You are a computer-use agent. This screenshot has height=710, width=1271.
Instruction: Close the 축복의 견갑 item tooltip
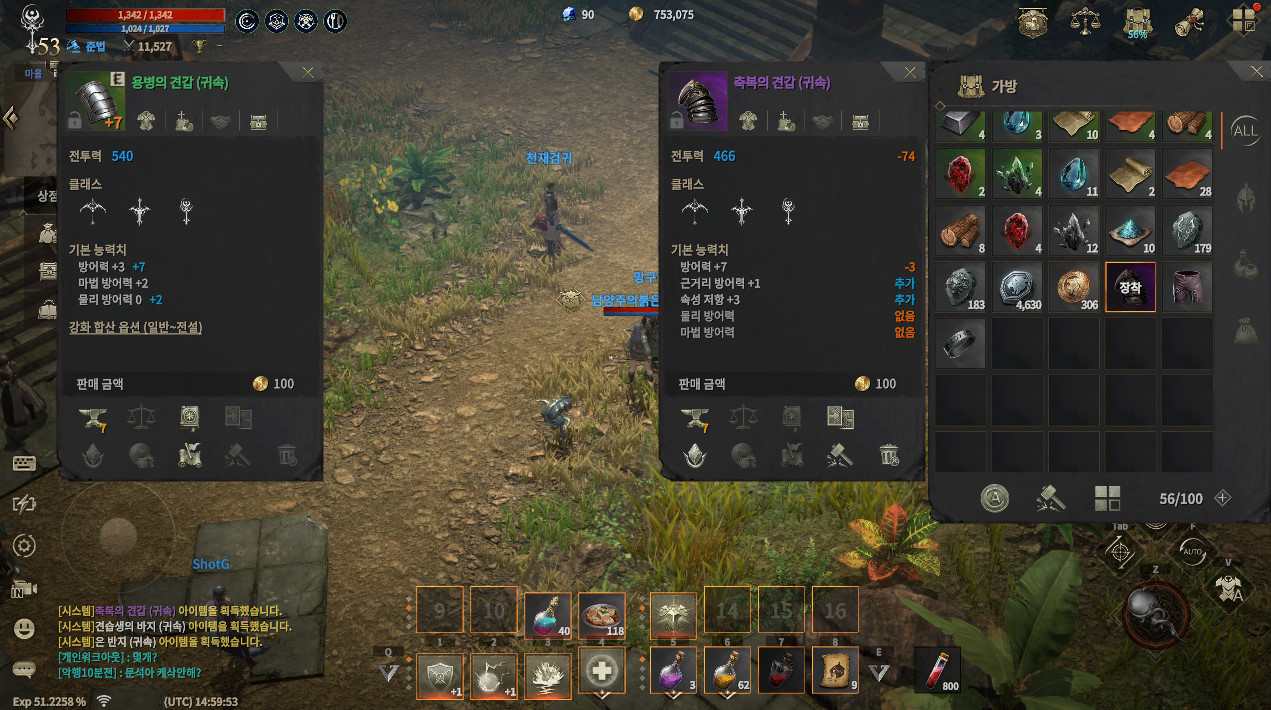(x=909, y=73)
